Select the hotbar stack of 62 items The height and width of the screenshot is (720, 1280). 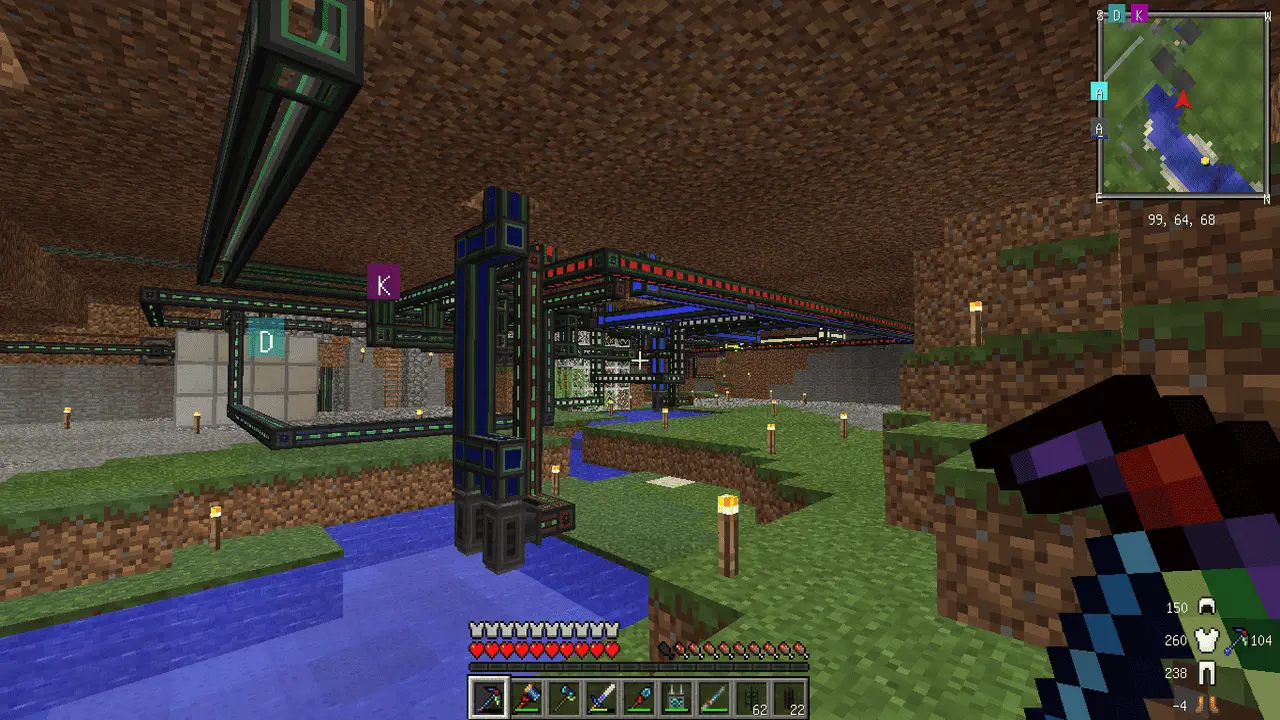750,696
